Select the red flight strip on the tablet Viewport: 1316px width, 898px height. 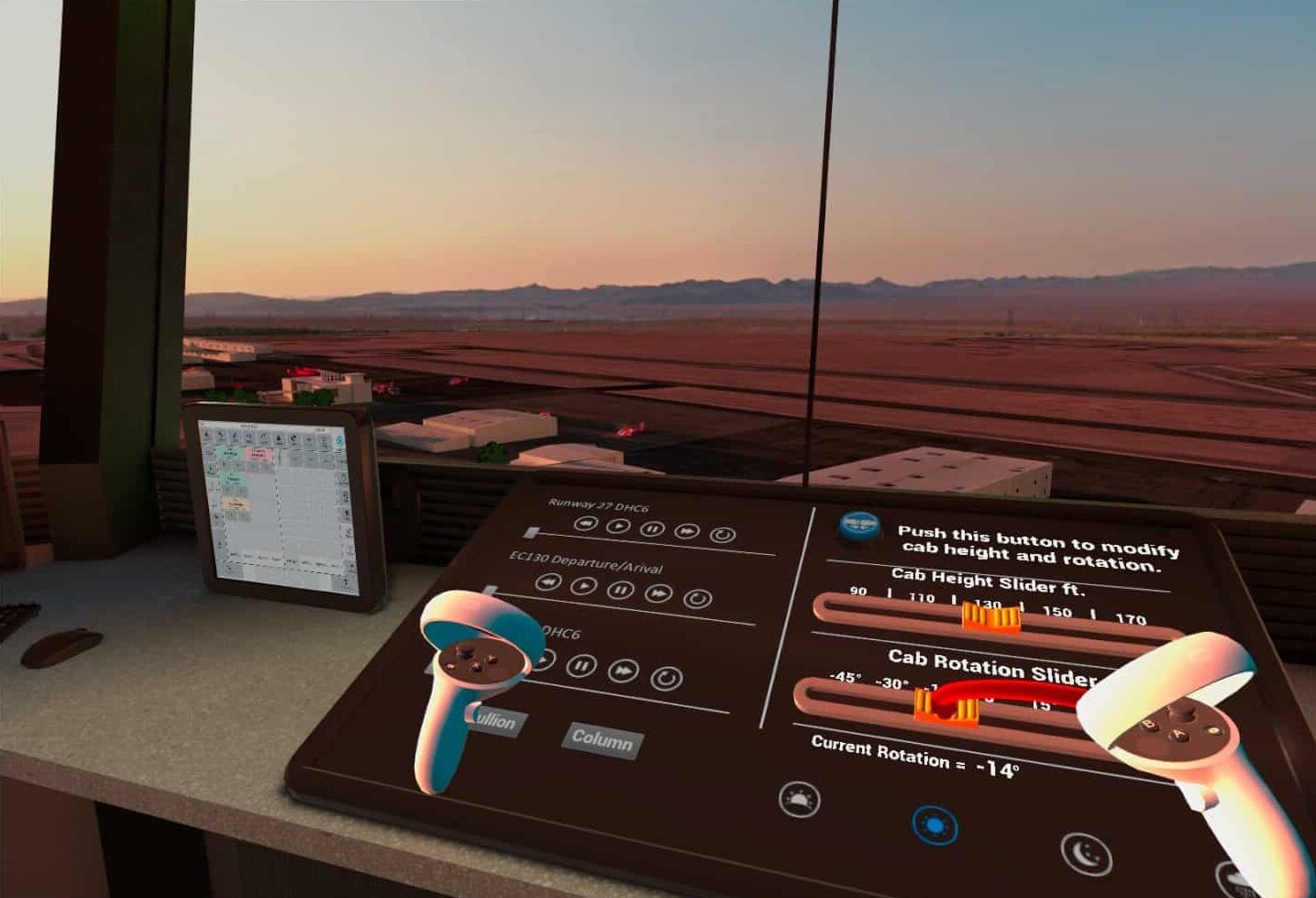point(259,454)
